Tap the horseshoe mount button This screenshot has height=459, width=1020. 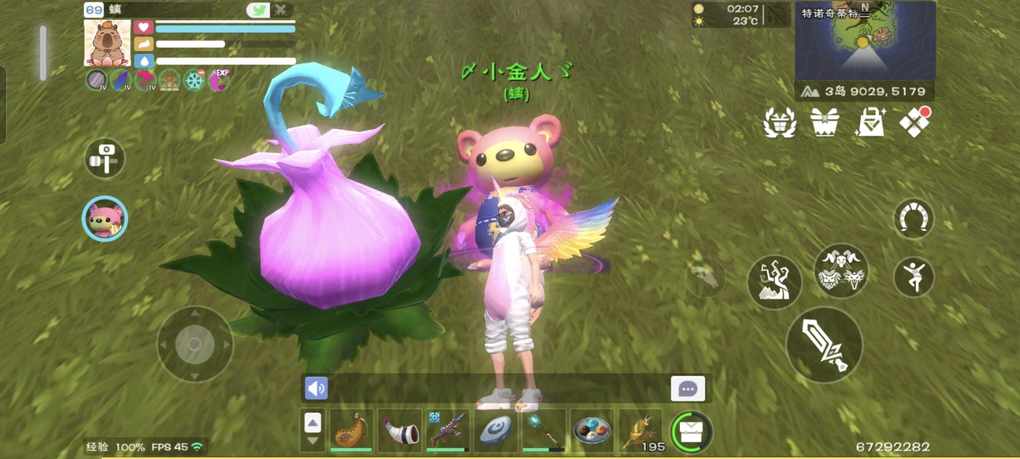910,219
